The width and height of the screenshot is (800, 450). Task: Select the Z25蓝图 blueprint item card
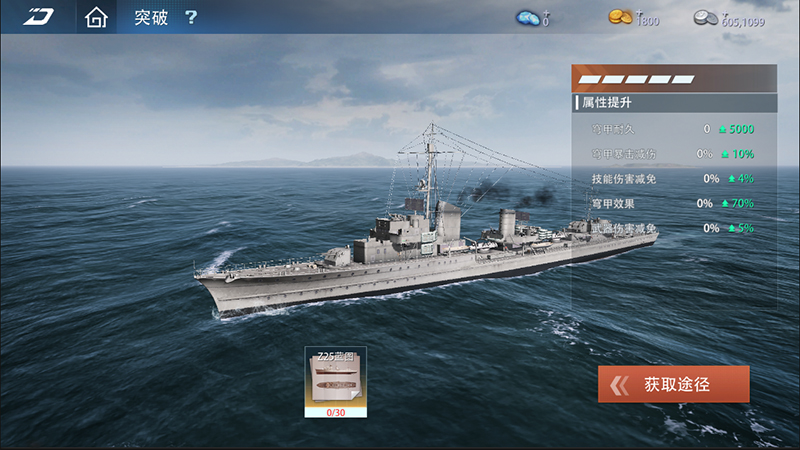pyautogui.click(x=335, y=382)
